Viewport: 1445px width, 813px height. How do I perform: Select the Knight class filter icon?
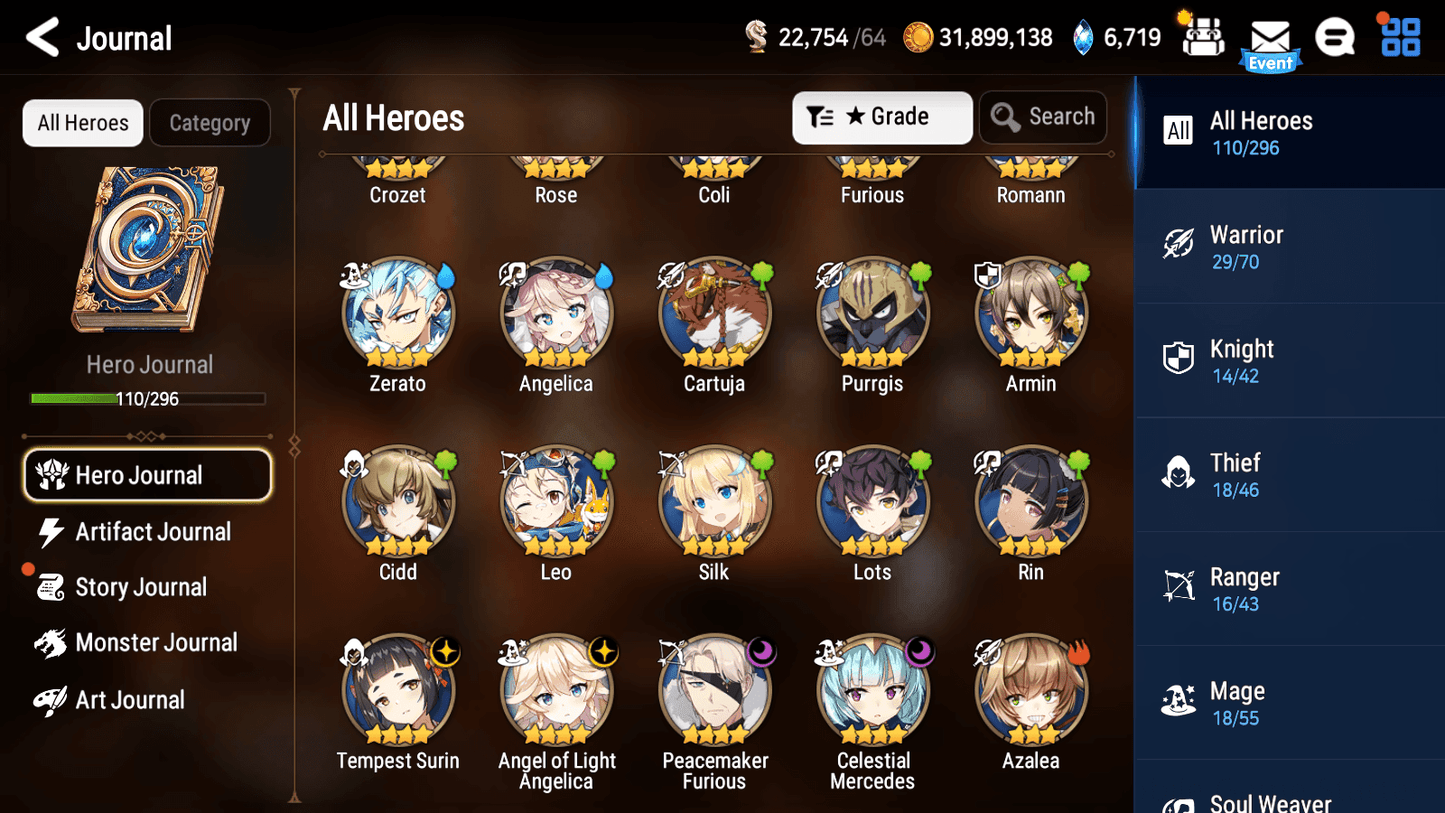point(1179,358)
